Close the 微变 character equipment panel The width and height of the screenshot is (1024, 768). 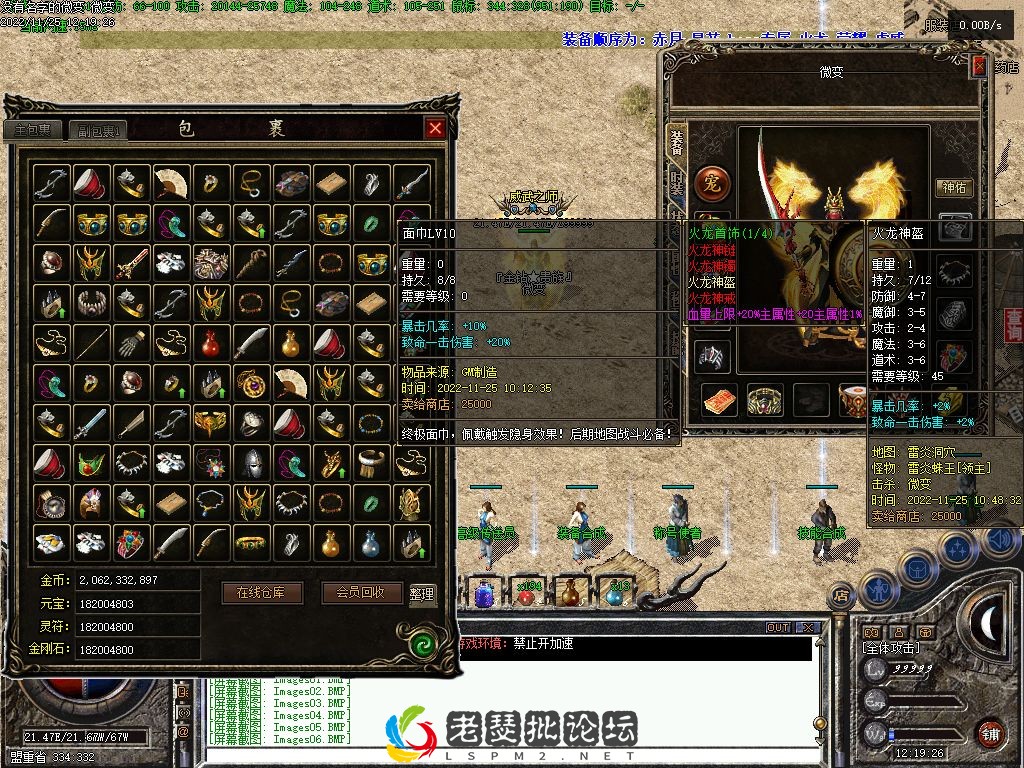[x=979, y=66]
